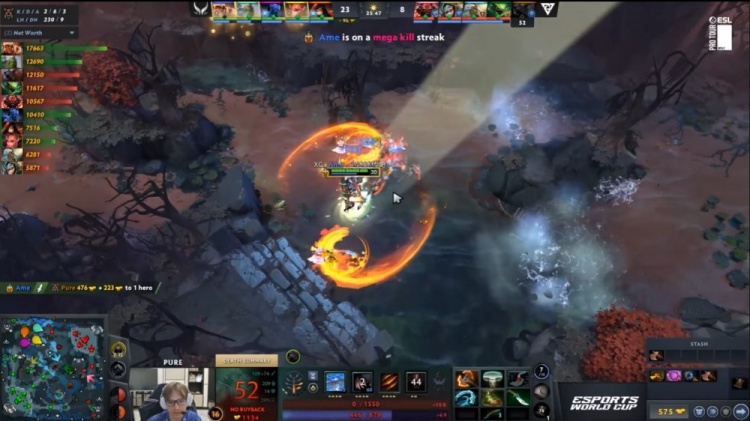This screenshot has width=750, height=421.
Task: Click the dead hero portrait showing 52
Action: (246, 388)
